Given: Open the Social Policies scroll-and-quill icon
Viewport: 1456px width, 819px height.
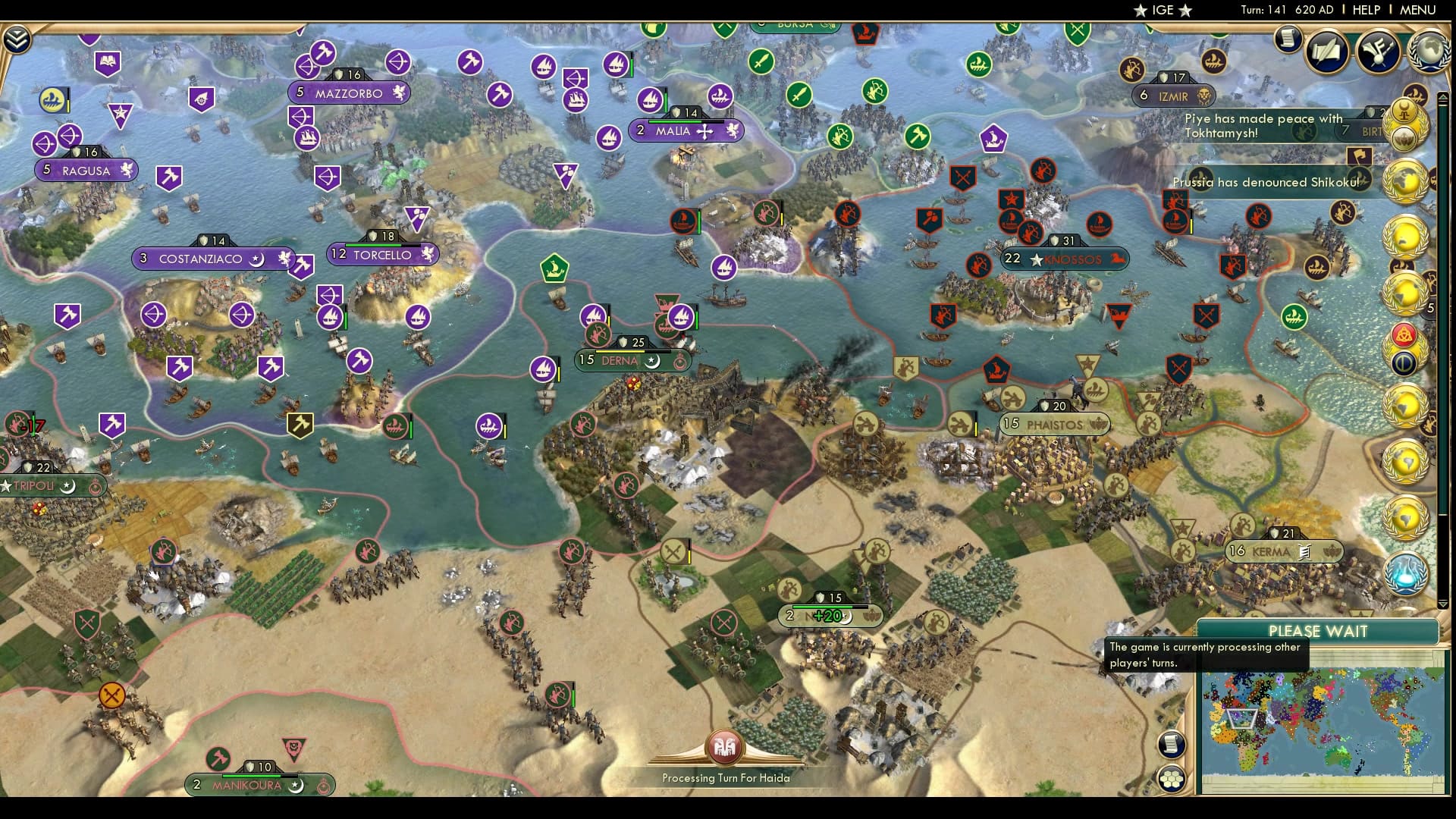Looking at the screenshot, I should (1326, 52).
